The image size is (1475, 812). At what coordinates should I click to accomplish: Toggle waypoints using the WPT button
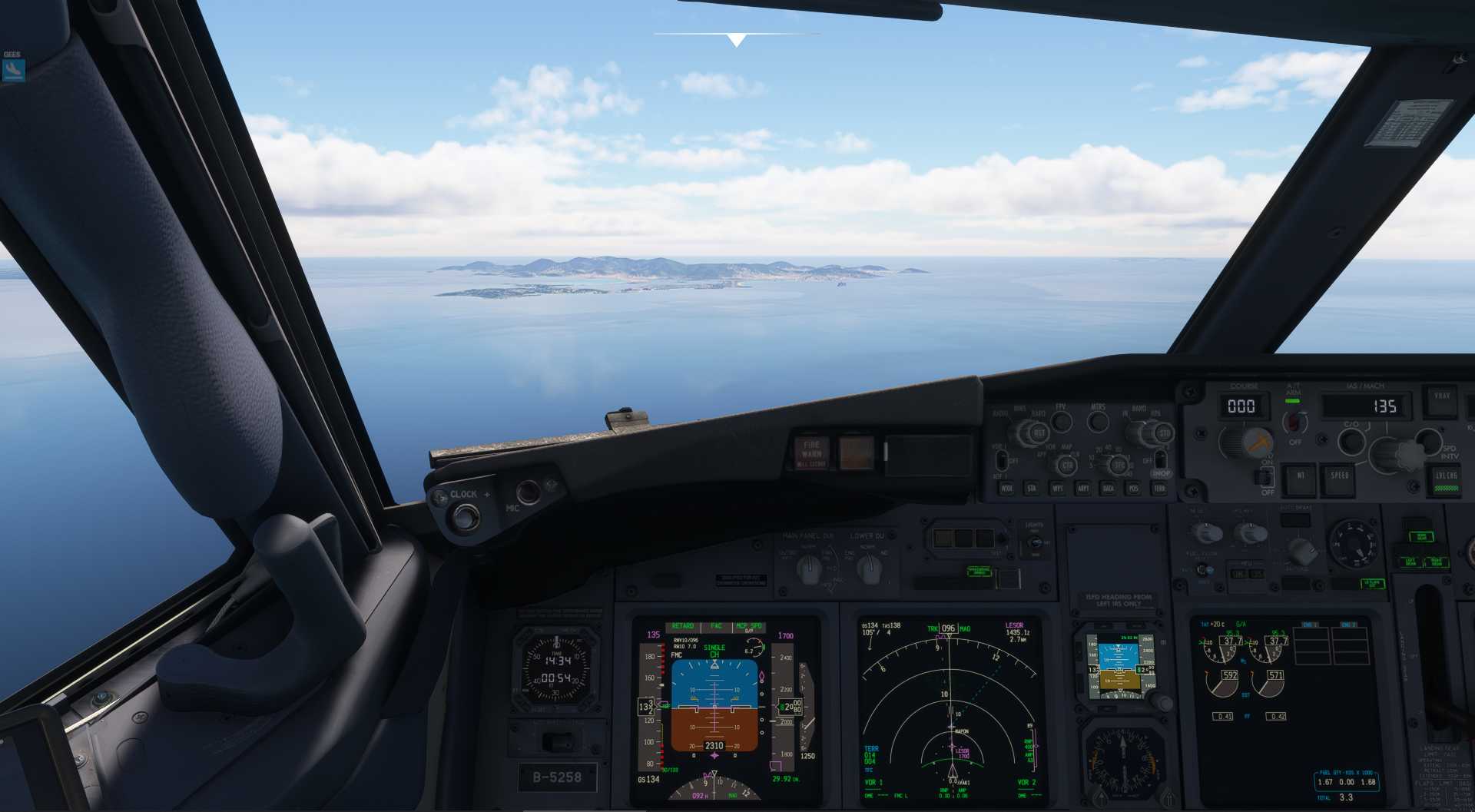[x=1058, y=488]
